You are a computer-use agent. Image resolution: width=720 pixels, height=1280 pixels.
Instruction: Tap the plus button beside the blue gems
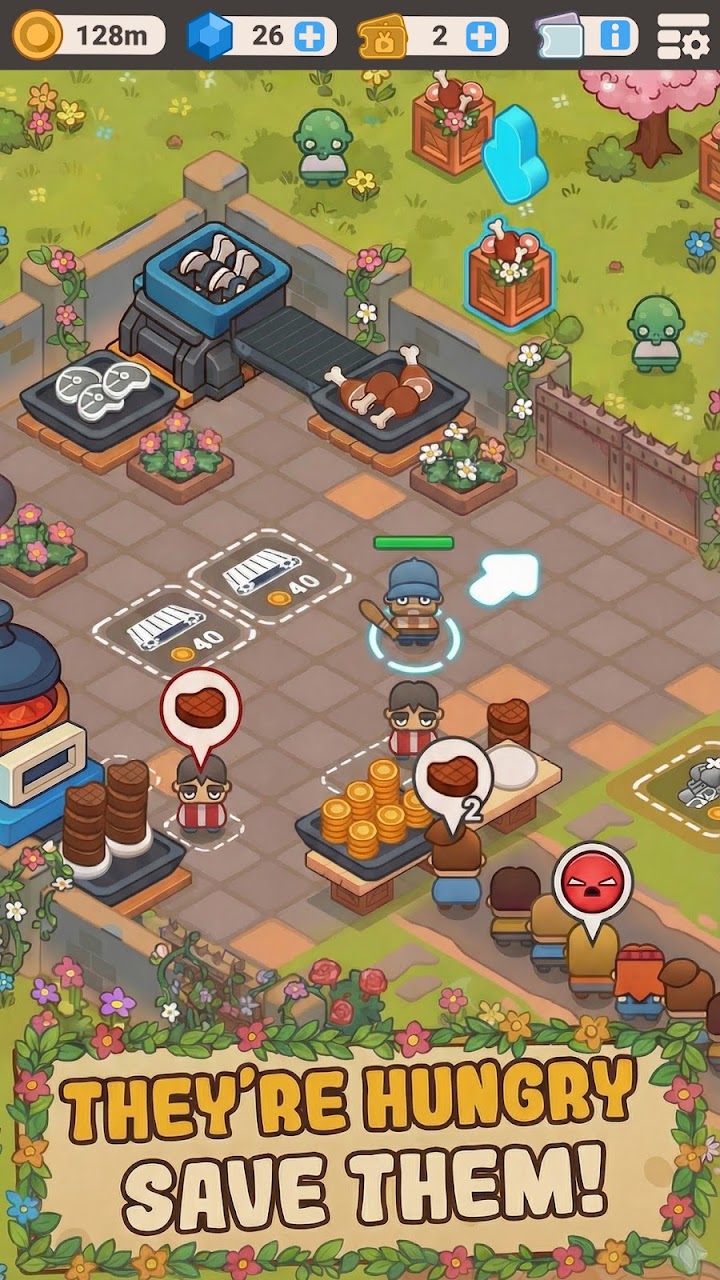coord(310,37)
